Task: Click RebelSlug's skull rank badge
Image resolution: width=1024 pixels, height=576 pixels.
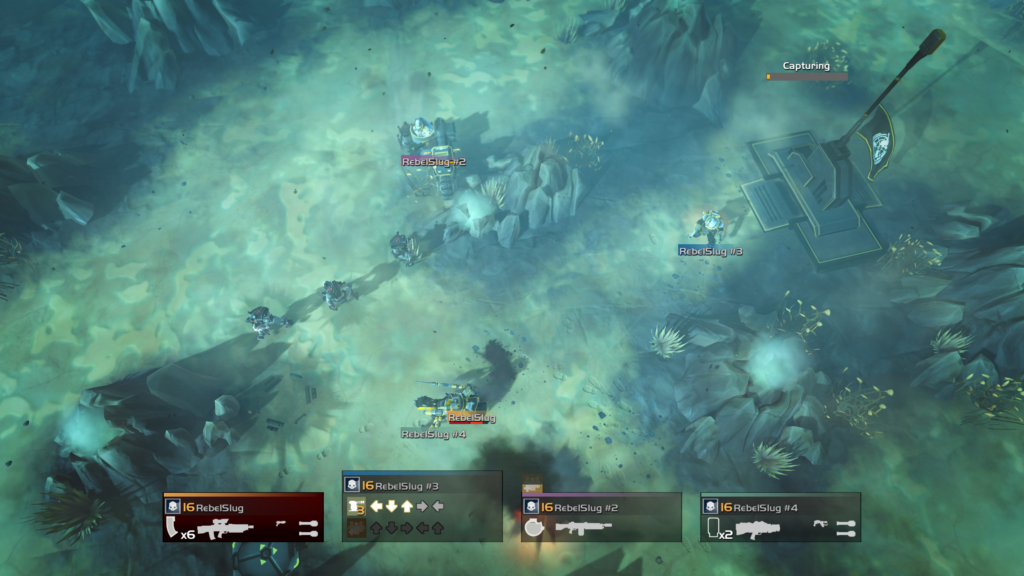Action: [x=172, y=507]
